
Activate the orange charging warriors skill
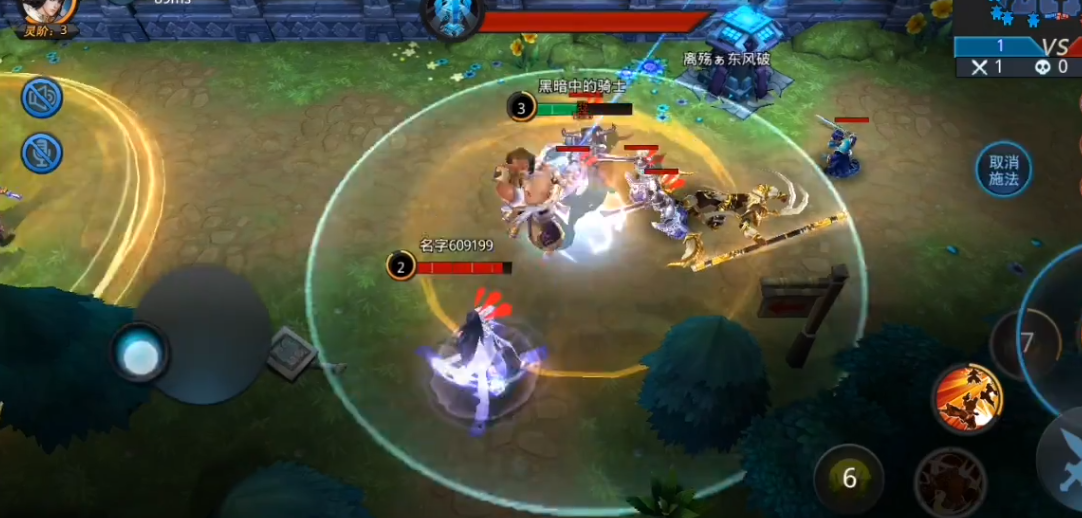coord(967,398)
